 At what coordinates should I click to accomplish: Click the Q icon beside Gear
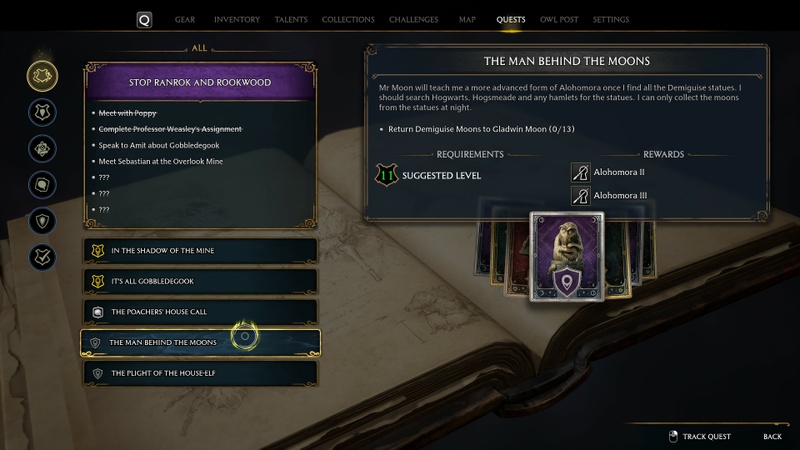coord(145,20)
